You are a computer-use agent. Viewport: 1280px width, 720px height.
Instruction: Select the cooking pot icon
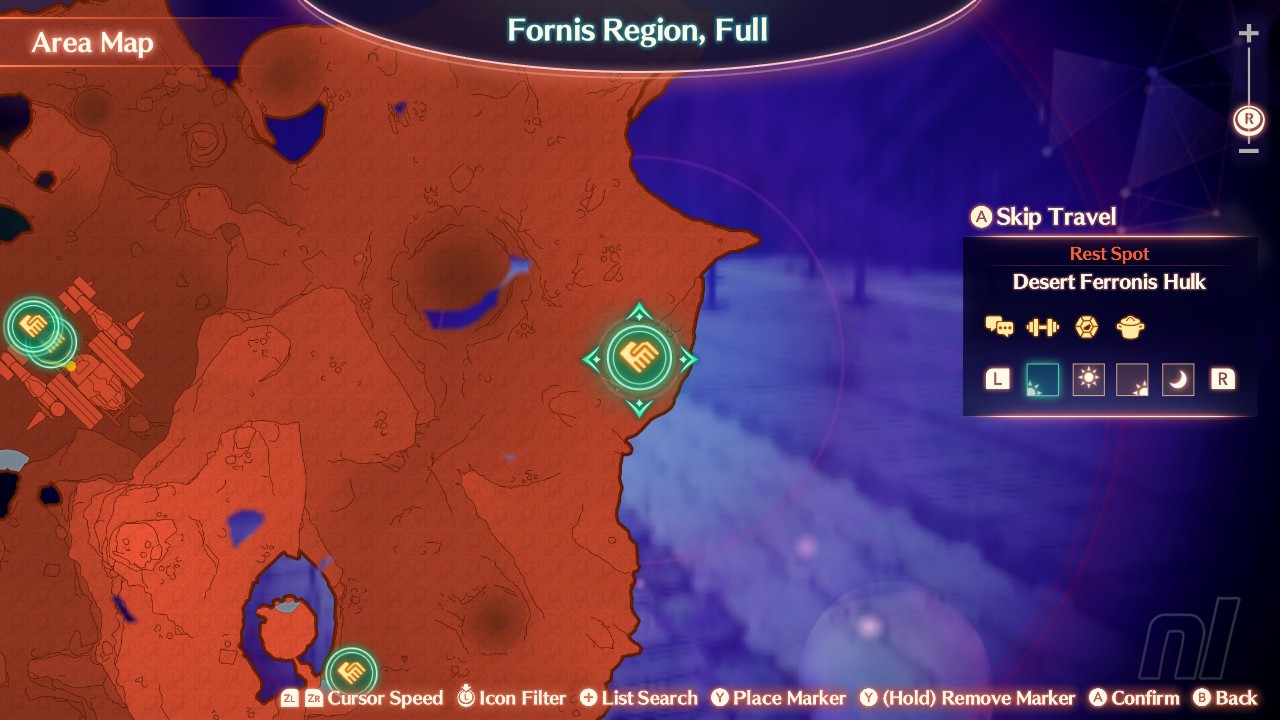click(1130, 327)
